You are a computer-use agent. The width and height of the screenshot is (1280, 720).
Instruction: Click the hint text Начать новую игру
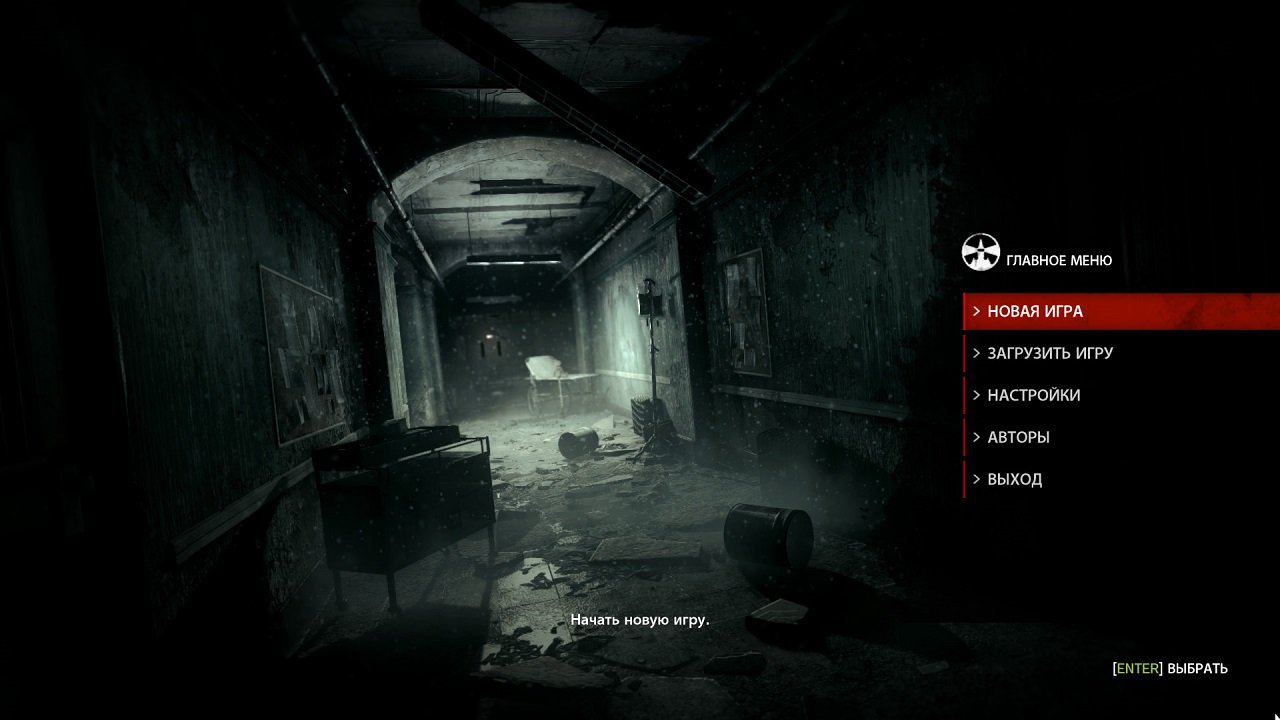641,620
